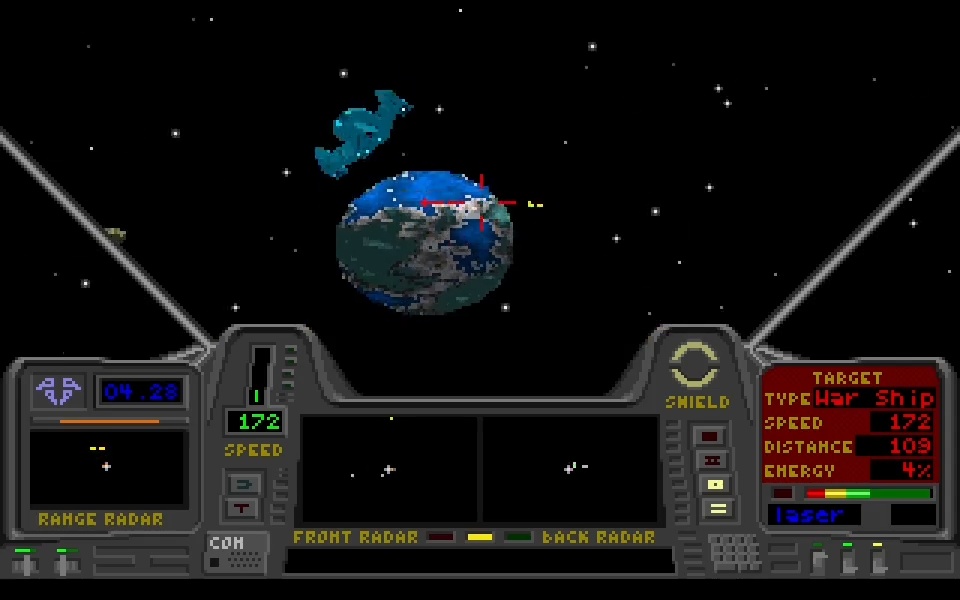Select the Back Radar display
960x600 pixels.
click(571, 469)
